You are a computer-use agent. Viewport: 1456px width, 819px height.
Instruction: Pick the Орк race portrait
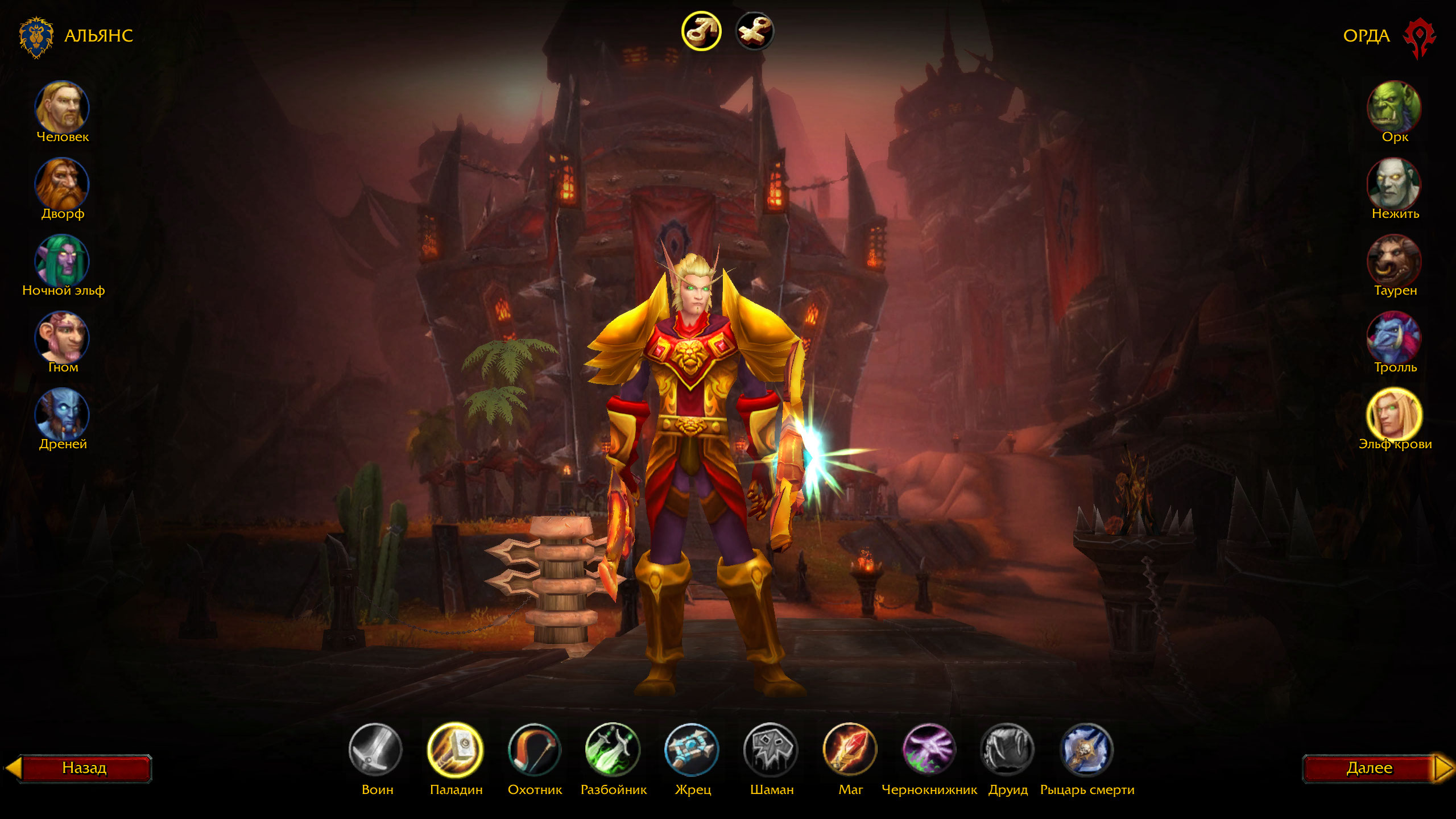pyautogui.click(x=1394, y=107)
